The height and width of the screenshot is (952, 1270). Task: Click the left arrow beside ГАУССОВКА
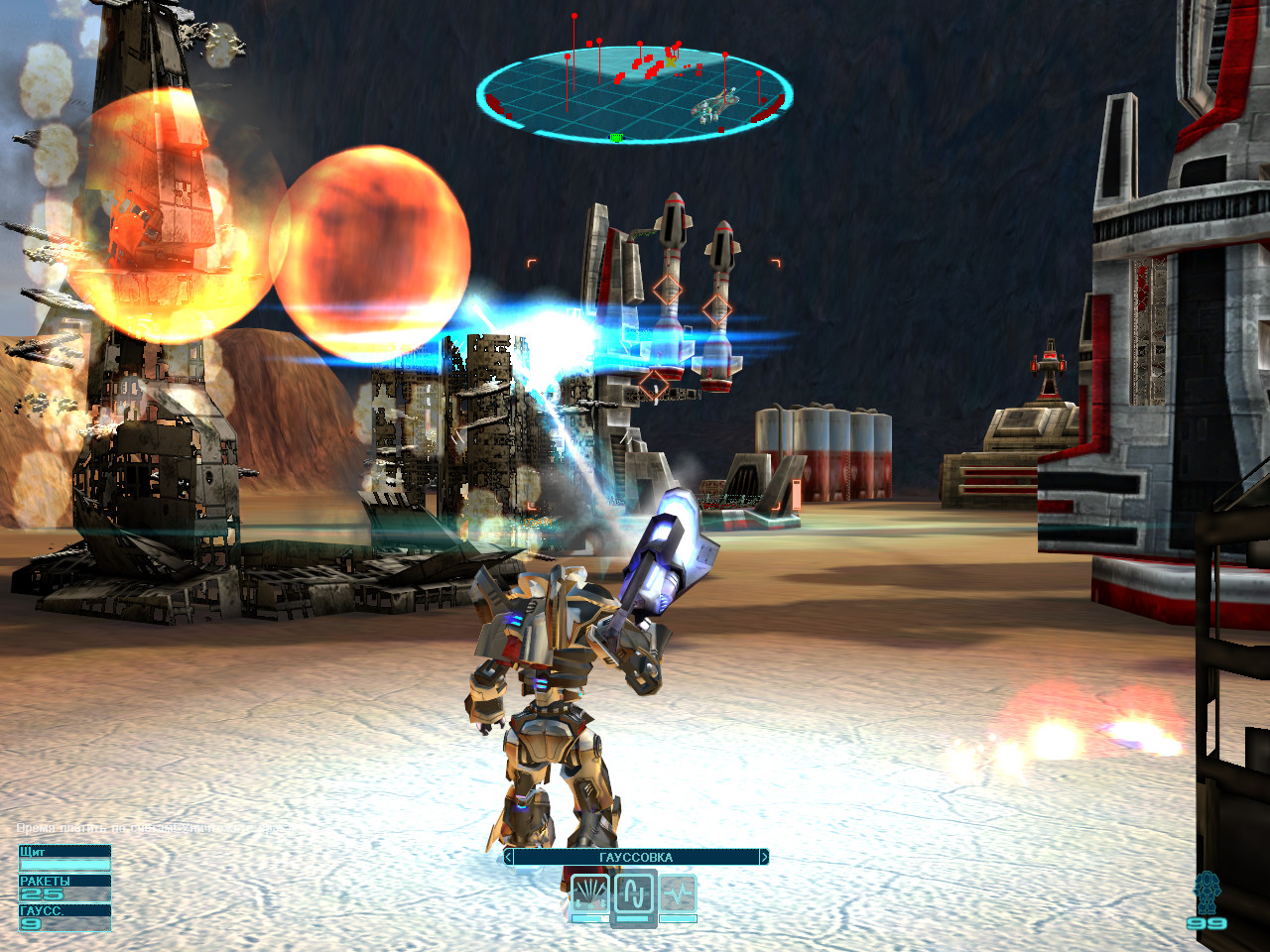tap(509, 857)
